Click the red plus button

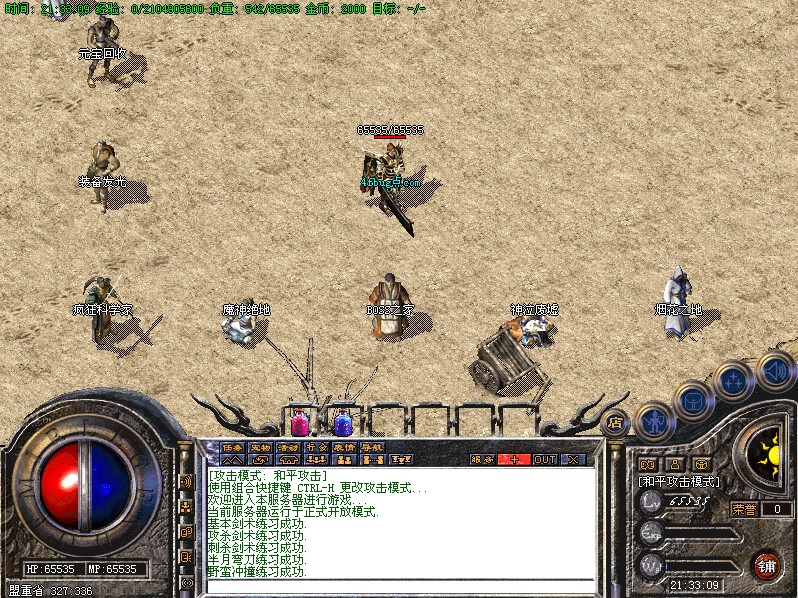(515, 460)
